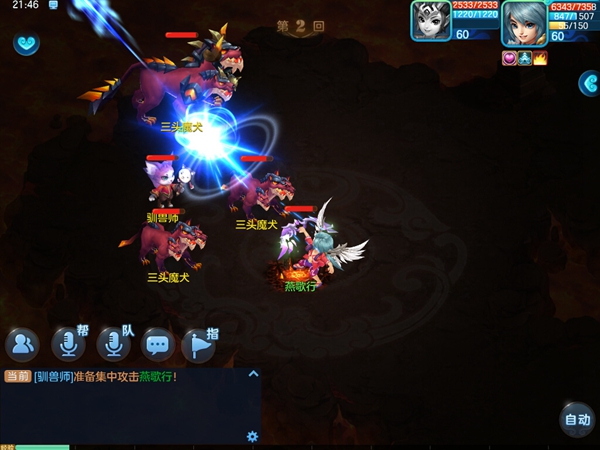Open the blue-haired player character portrait
This screenshot has height=450, width=600.
tap(524, 22)
